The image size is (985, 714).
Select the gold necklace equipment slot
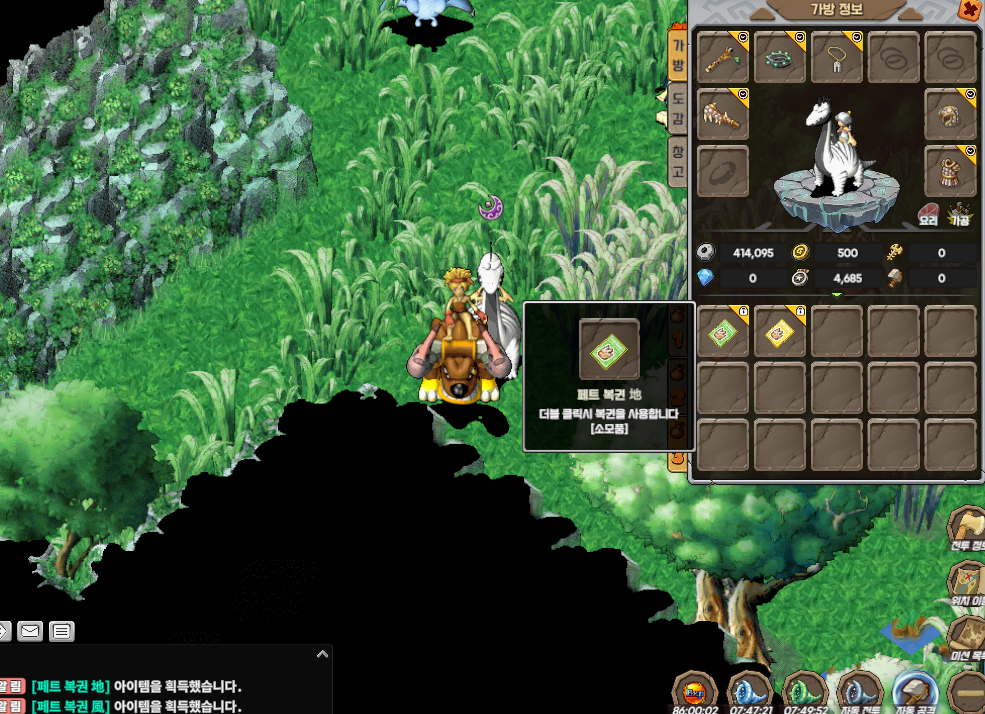coord(836,57)
